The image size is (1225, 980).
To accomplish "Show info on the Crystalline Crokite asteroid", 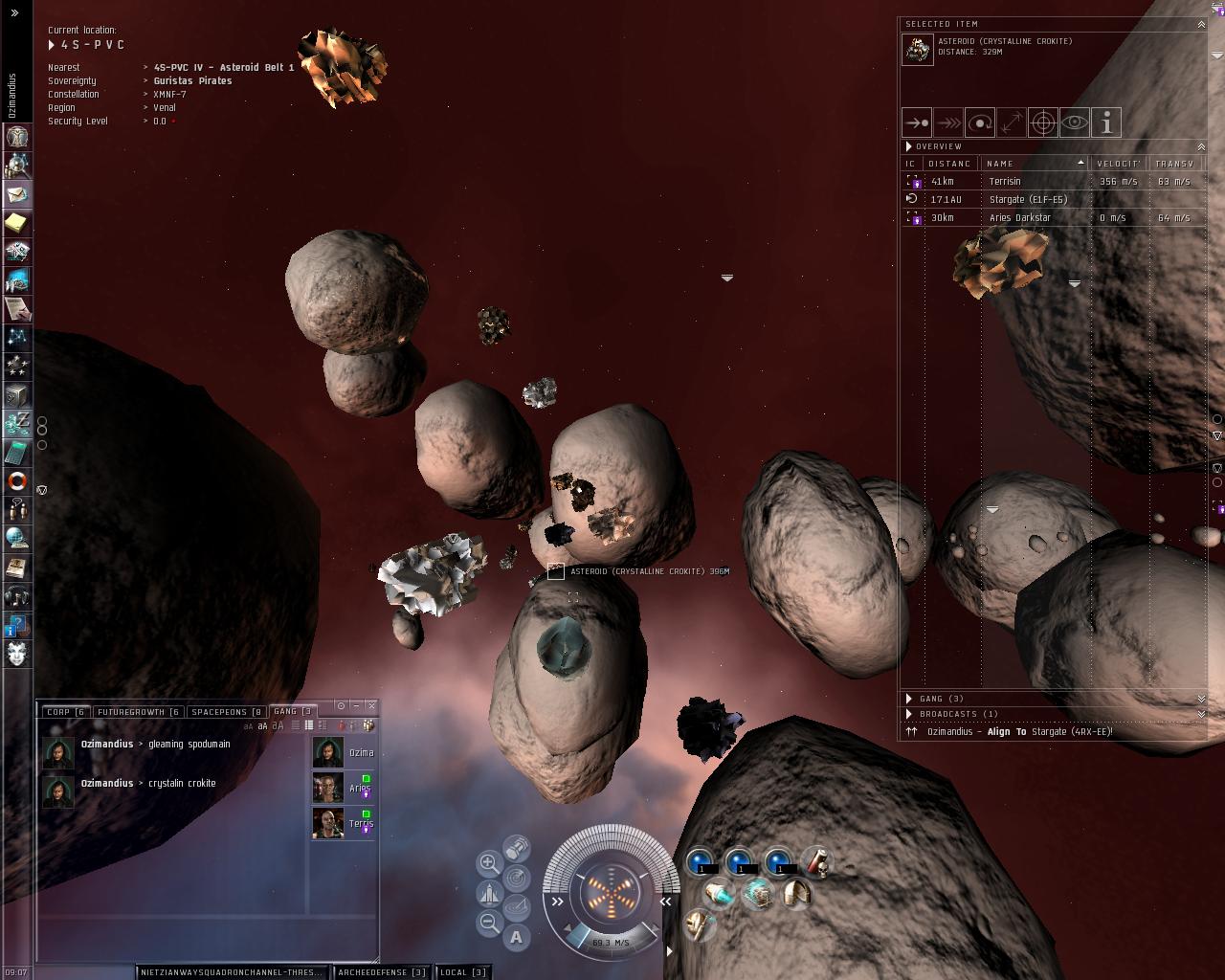I will (1106, 122).
